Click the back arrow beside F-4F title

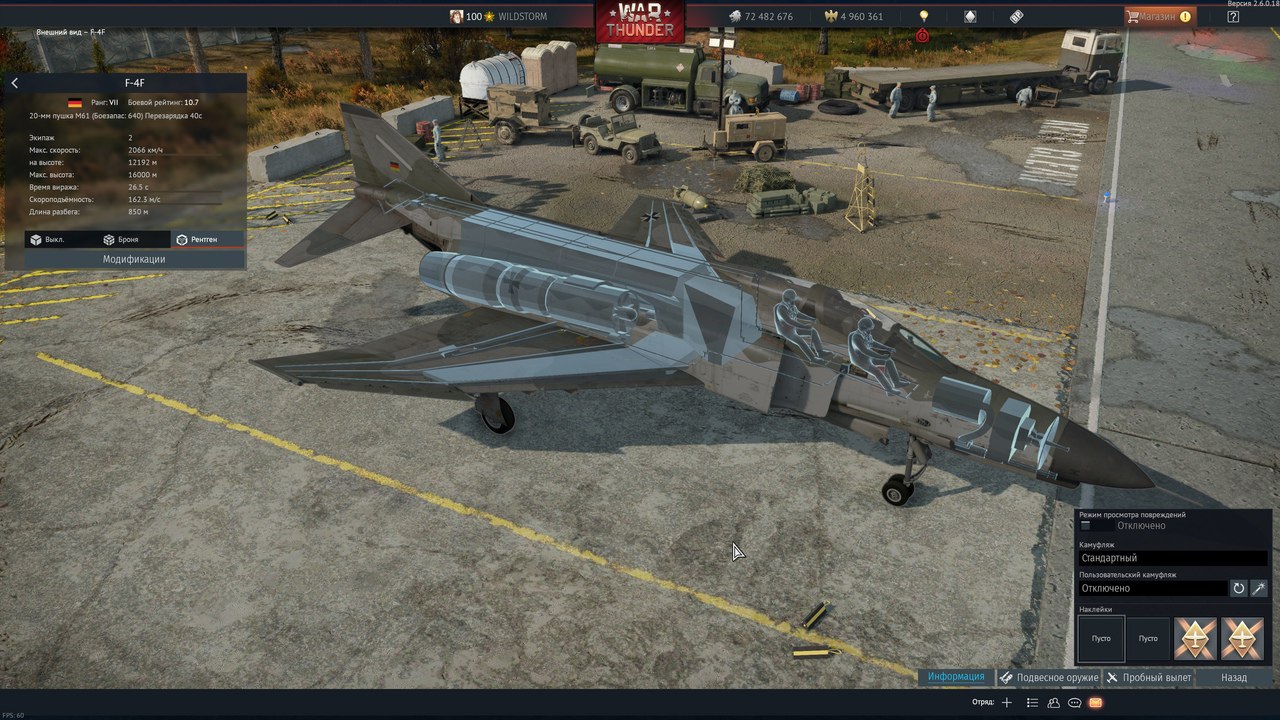coord(15,84)
